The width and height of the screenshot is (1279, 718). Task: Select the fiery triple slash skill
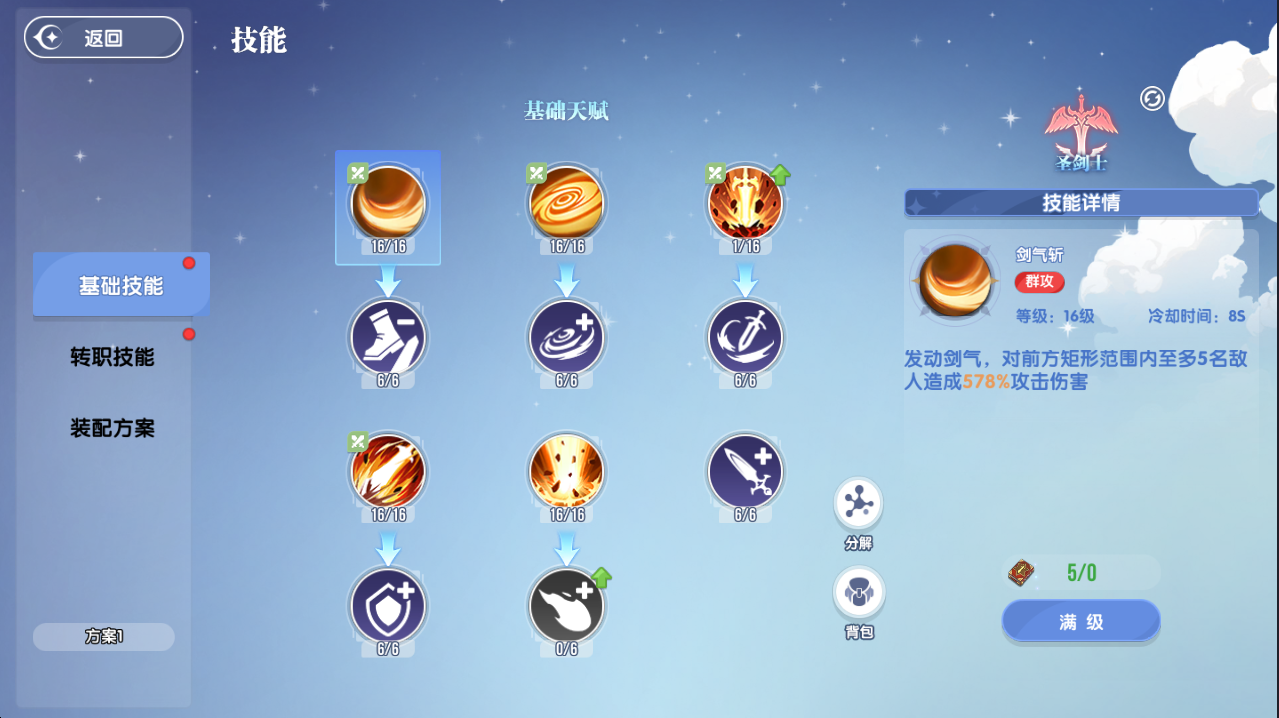(x=388, y=471)
